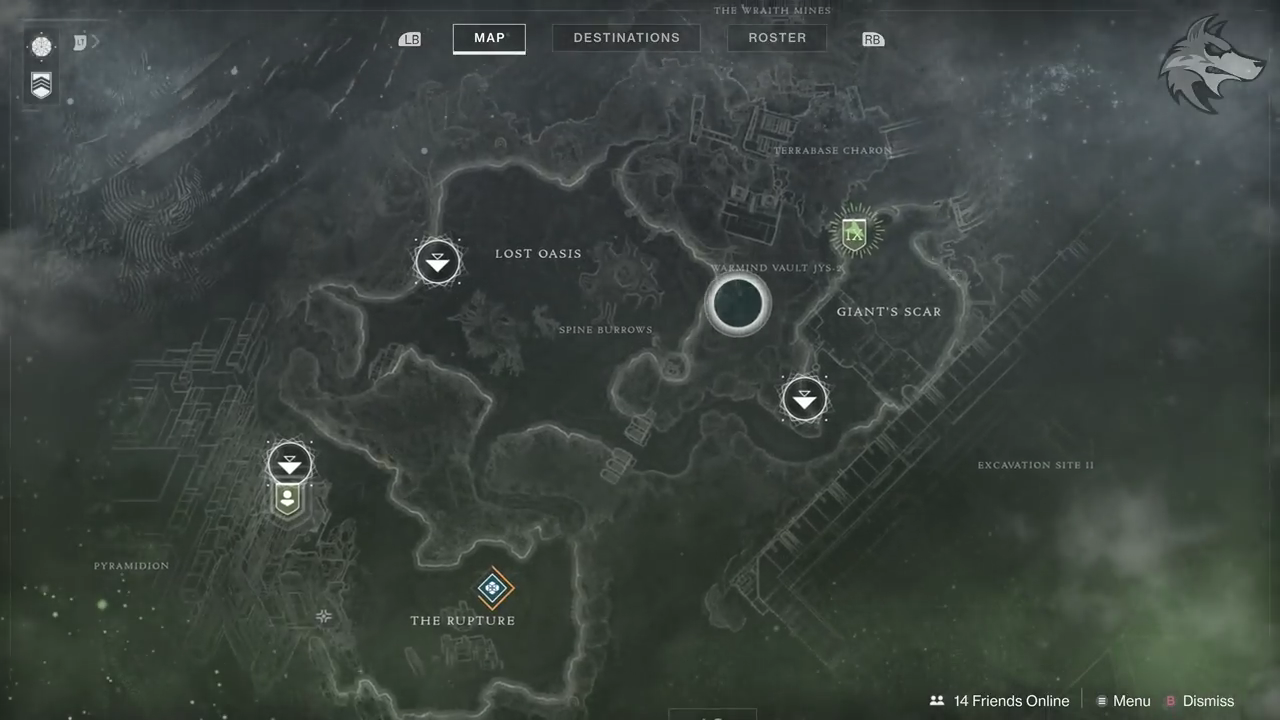
Task: Select the landing zone below Giant's Scar
Action: pyautogui.click(x=805, y=398)
